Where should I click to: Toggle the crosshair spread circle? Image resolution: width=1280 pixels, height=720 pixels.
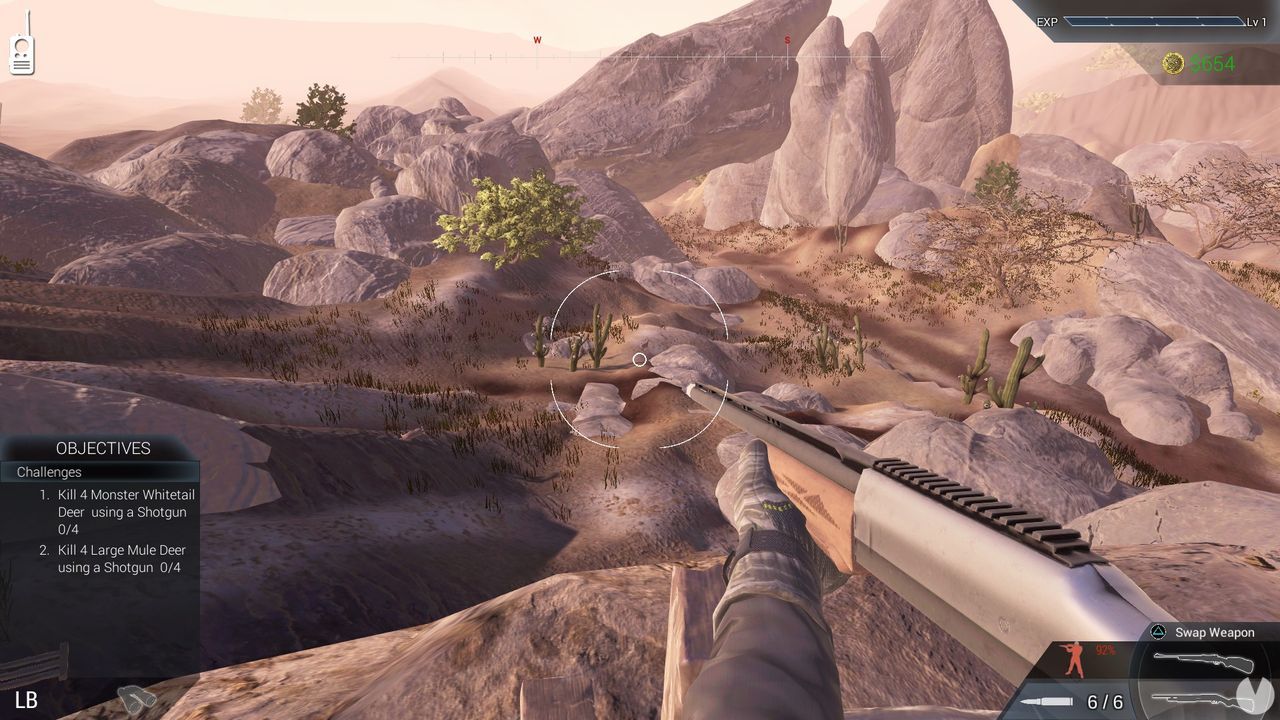pyautogui.click(x=638, y=359)
